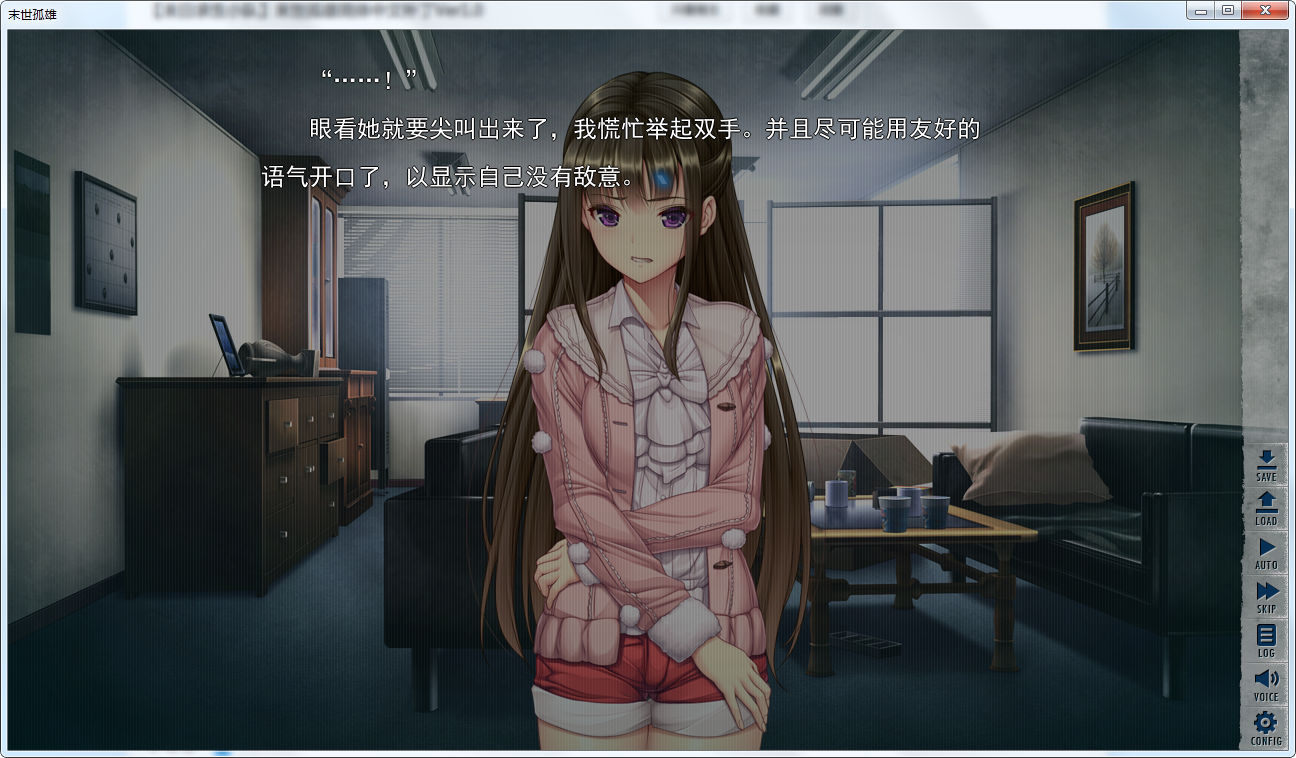Activate SKIP with the double-arrow icon
1296x758 pixels.
coord(1266,596)
